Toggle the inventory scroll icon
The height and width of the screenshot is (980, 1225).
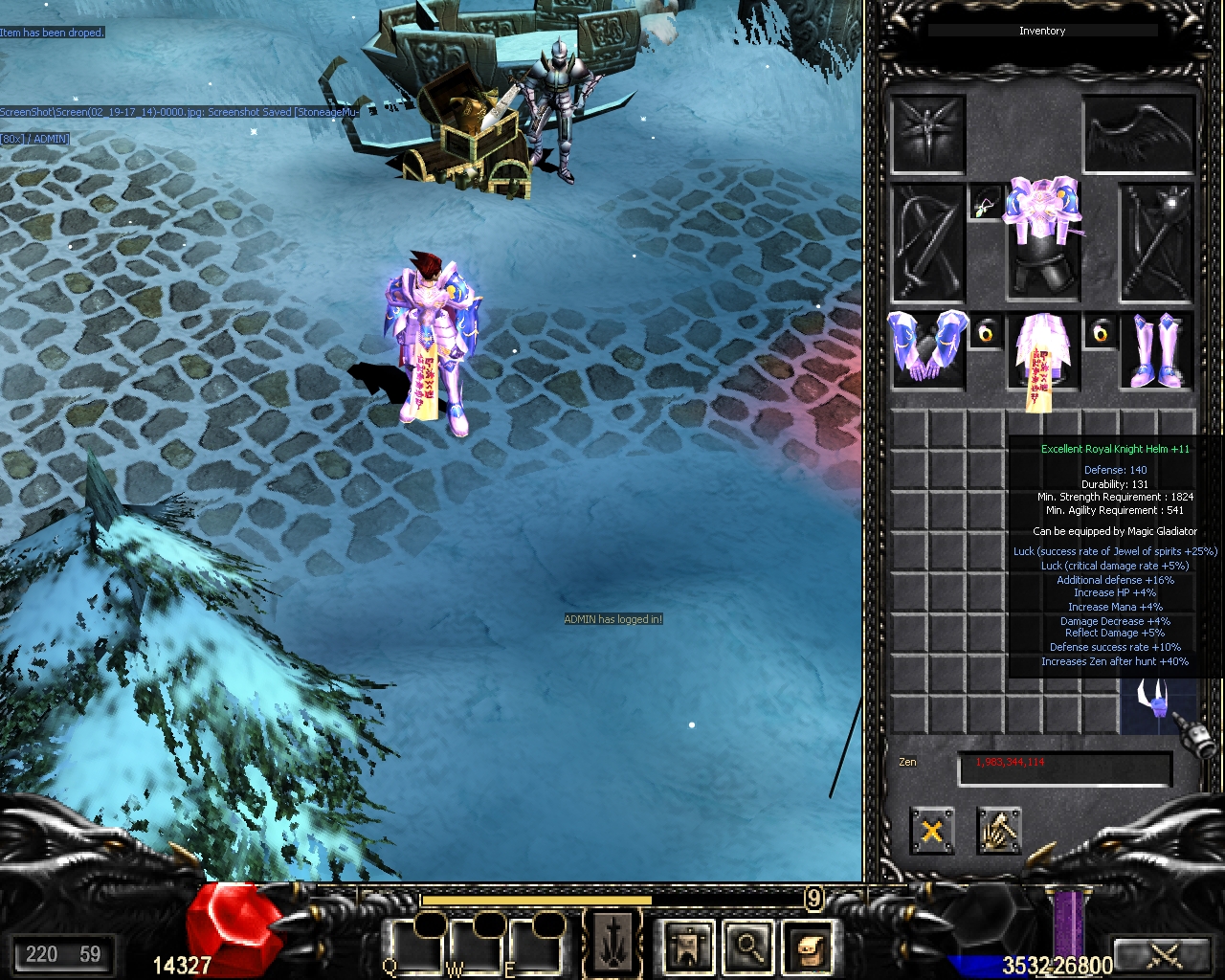[x=809, y=947]
